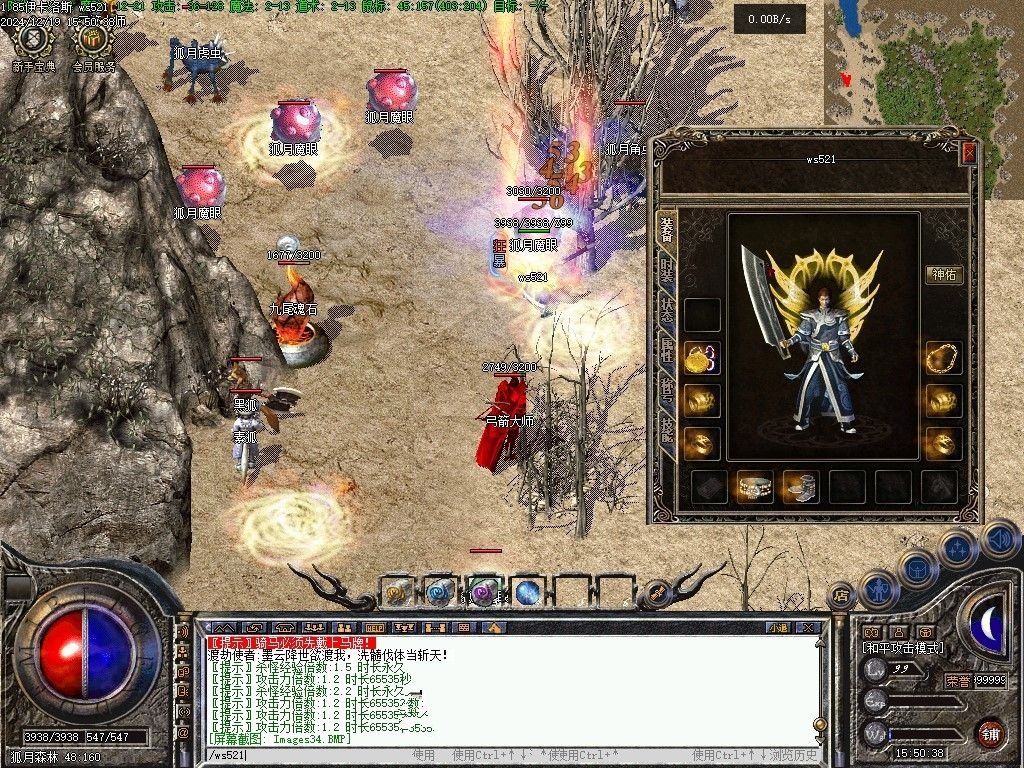Image resolution: width=1024 pixels, height=768 pixels.
Task: Open the round 店 shop button
Action: (841, 595)
